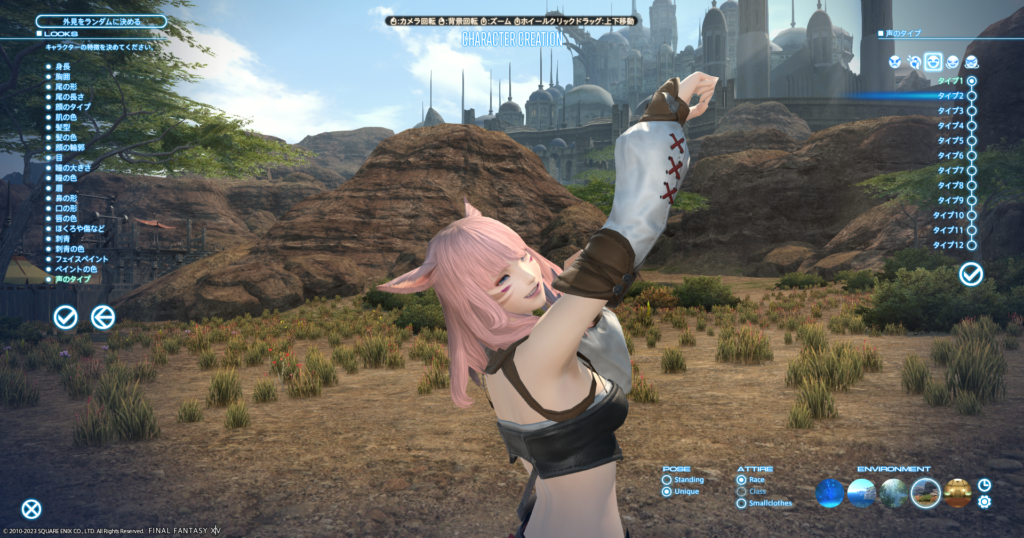Click the 外見をランダムに決める randomize button

pos(101,21)
